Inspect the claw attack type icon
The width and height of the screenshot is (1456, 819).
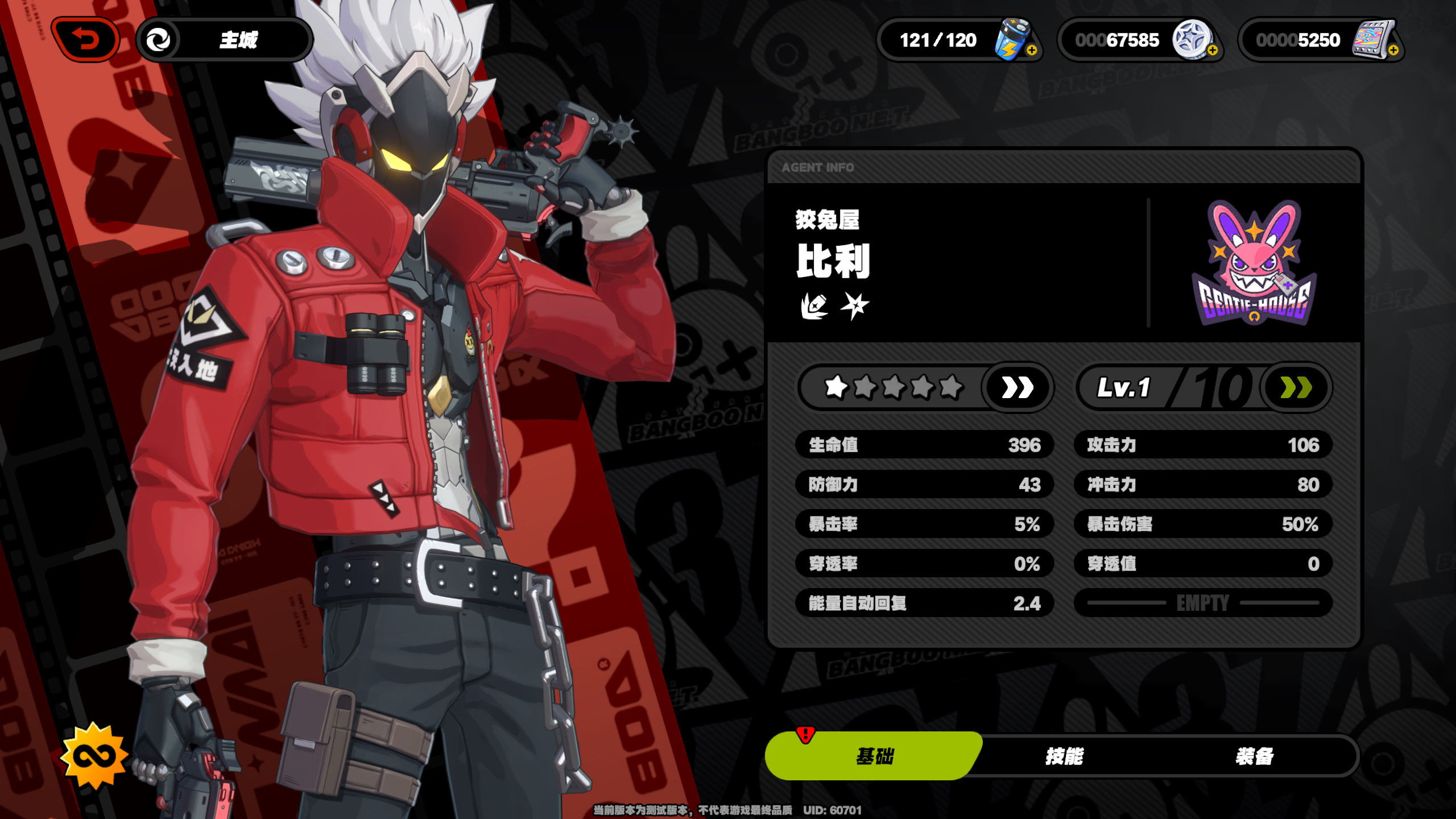pos(814,307)
